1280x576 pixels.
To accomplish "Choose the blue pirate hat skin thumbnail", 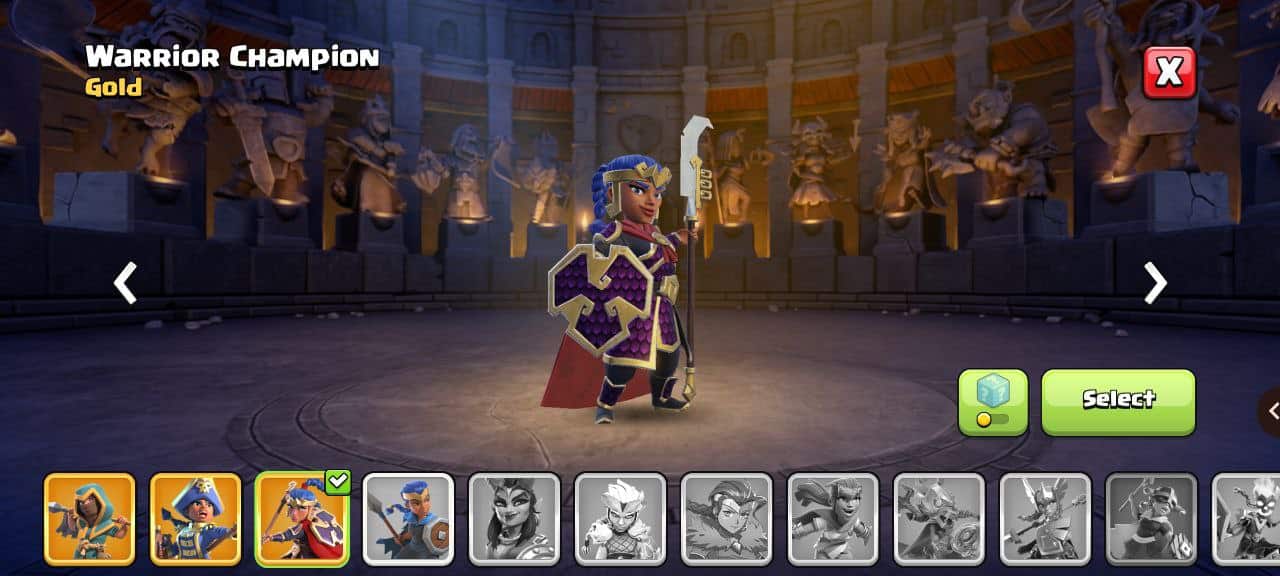I will point(196,519).
